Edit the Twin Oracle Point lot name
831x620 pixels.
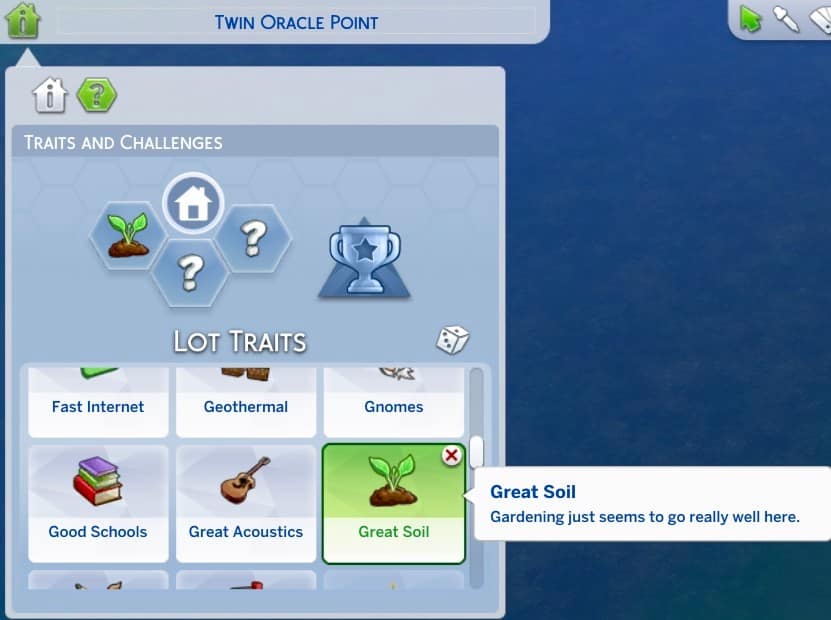tap(296, 21)
